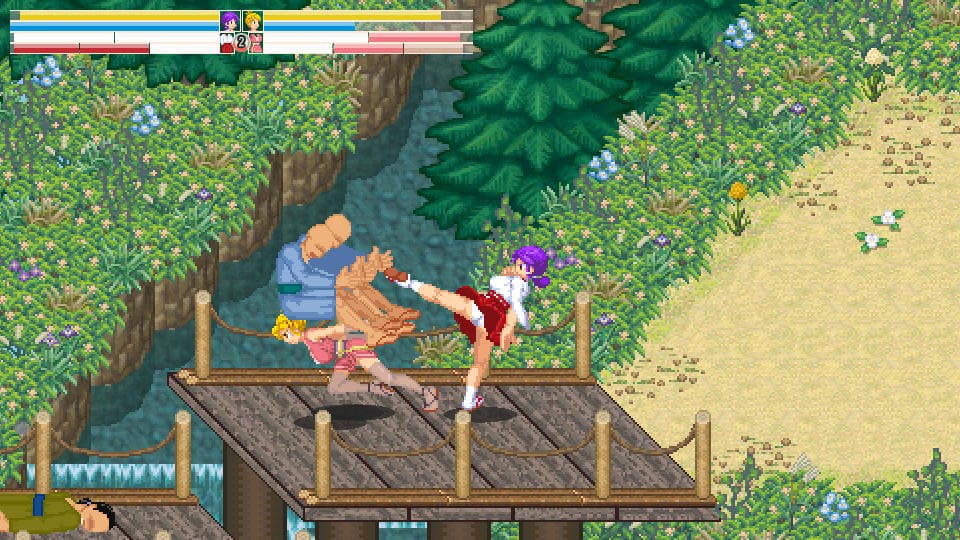The image size is (960, 540).
Task: Select the purple-haired character portrait
Action: 230,20
